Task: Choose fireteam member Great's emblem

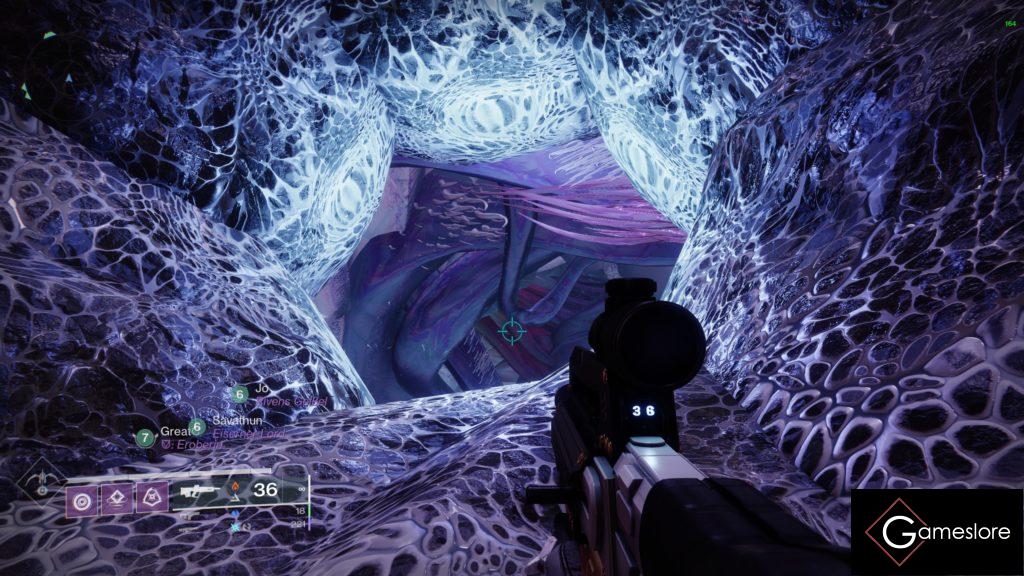Action: [146, 437]
